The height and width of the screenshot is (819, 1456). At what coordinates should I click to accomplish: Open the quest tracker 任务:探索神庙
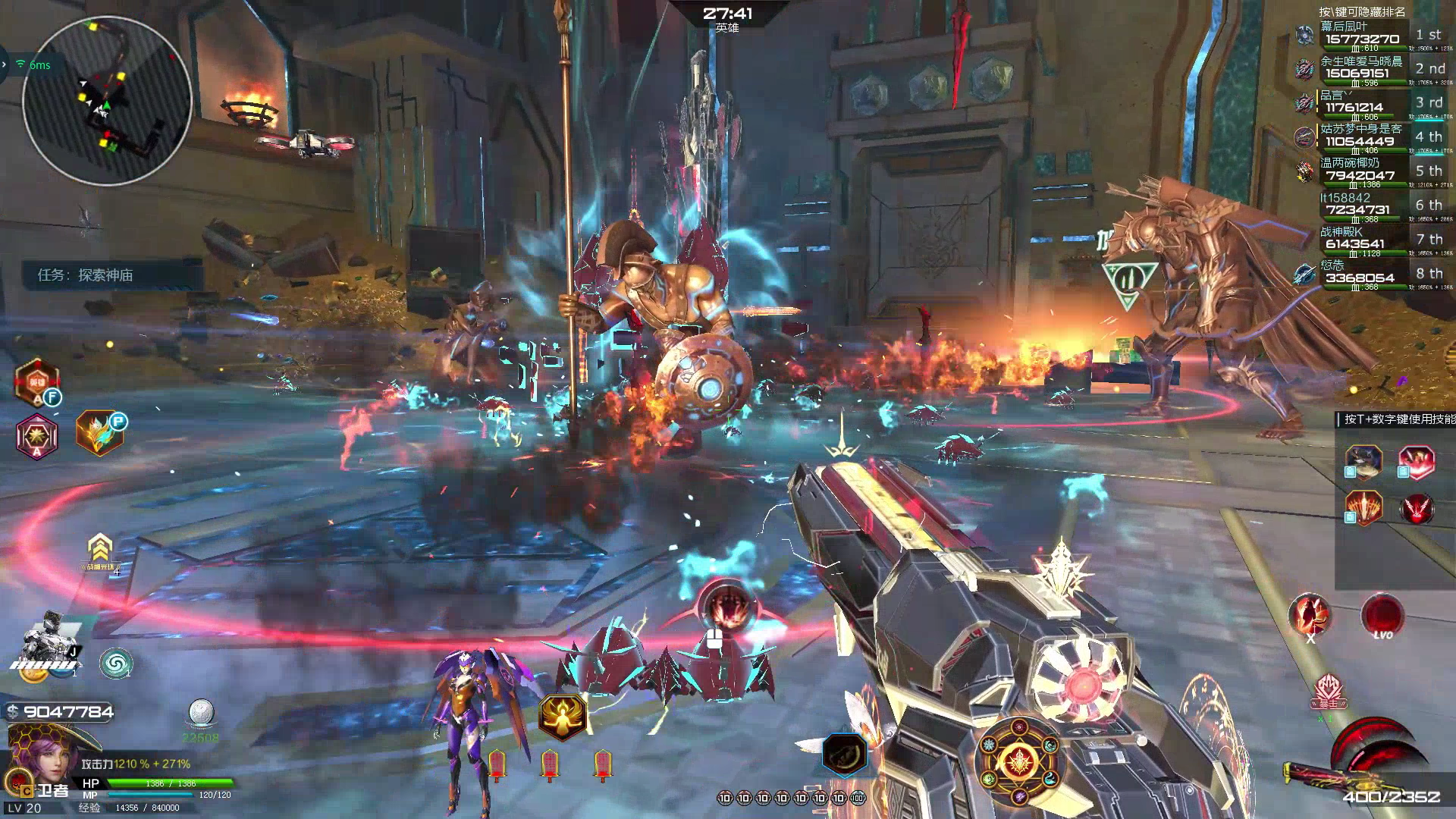click(86, 275)
